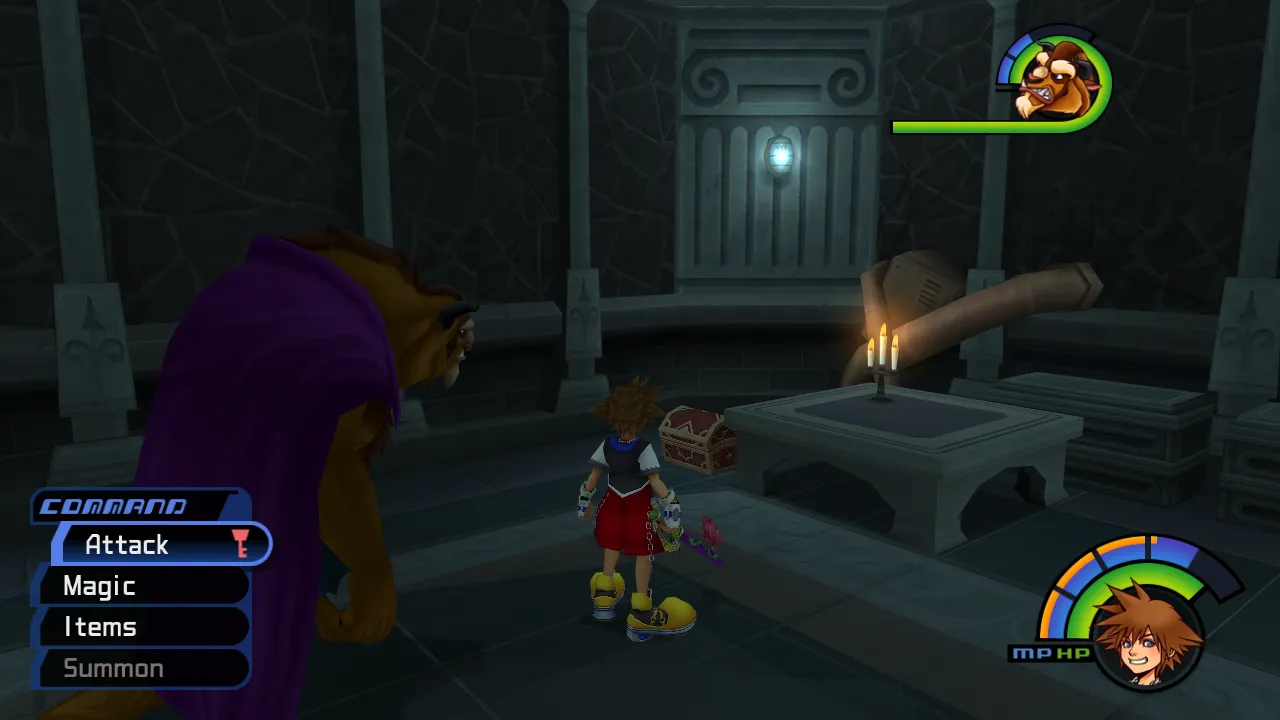Click the Items command button
This screenshot has height=720, width=1280.
pyautogui.click(x=99, y=627)
